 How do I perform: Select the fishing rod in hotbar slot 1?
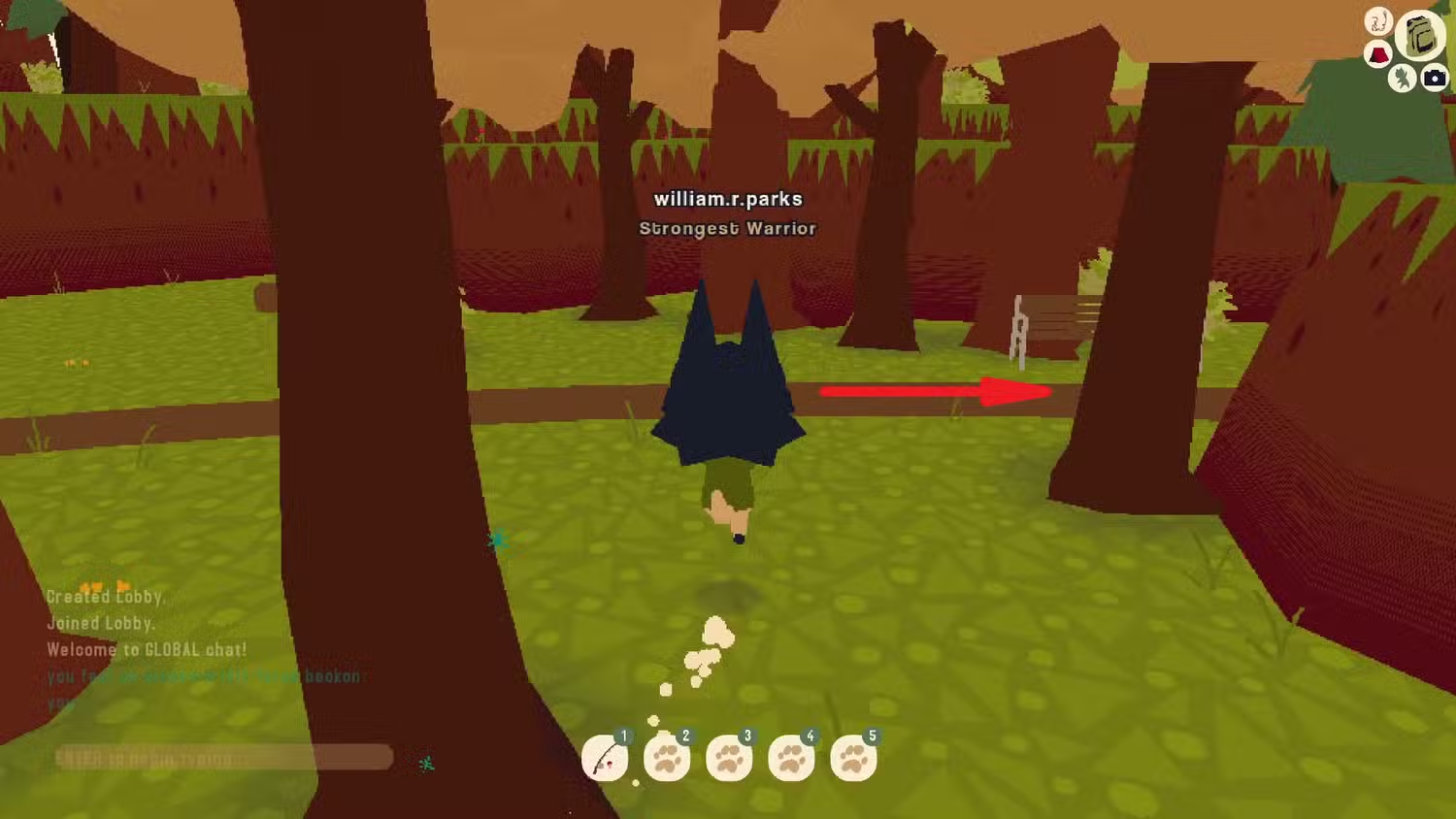(605, 758)
